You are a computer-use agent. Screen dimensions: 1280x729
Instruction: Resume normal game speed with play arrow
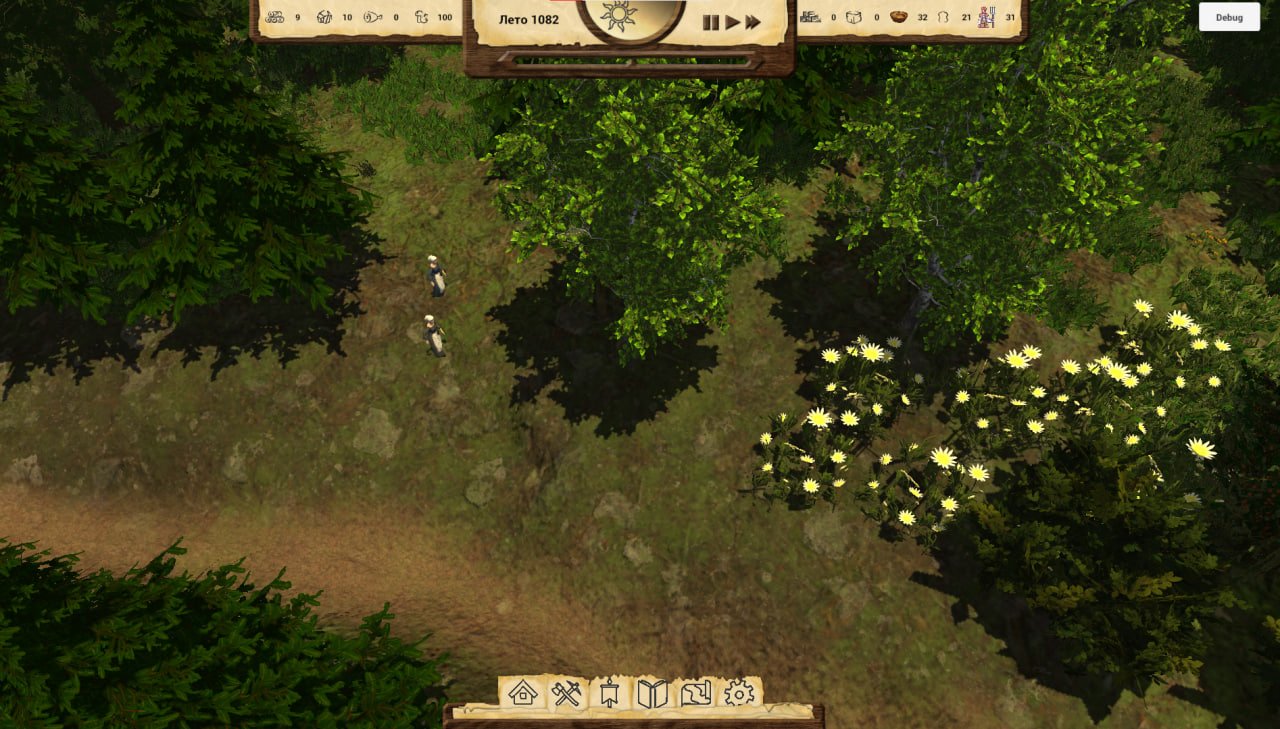coord(733,22)
